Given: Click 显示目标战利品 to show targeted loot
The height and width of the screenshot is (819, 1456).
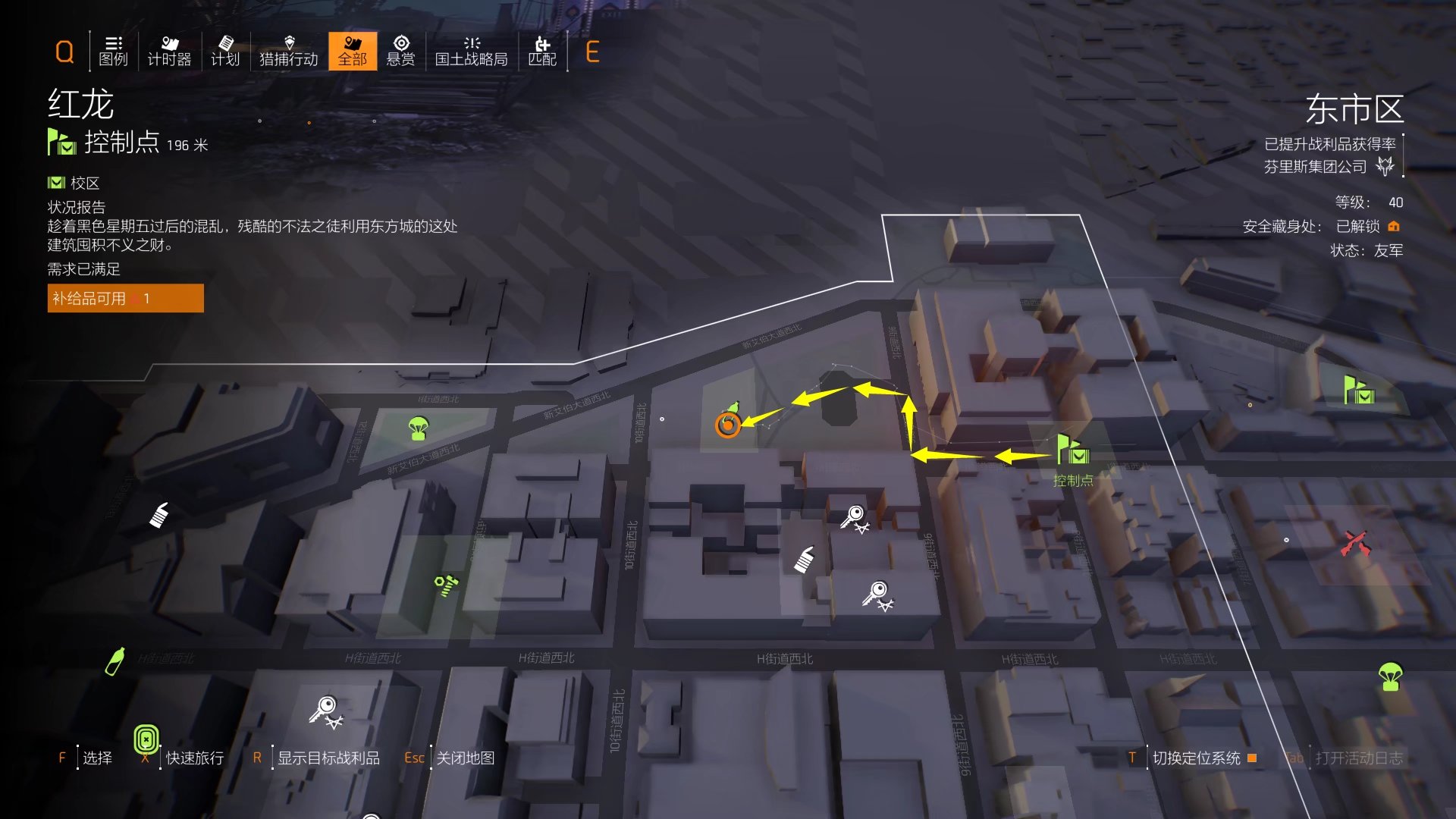Looking at the screenshot, I should click(x=328, y=758).
